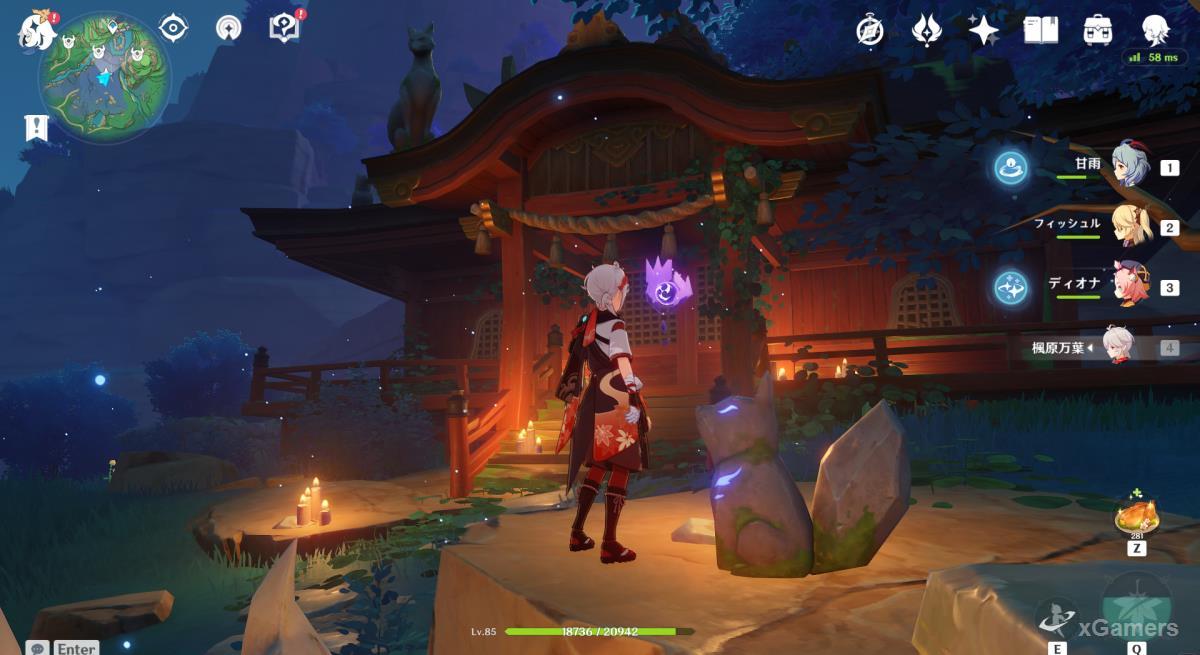Open the four-point star wish icon
This screenshot has width=1200, height=655.
(x=984, y=31)
